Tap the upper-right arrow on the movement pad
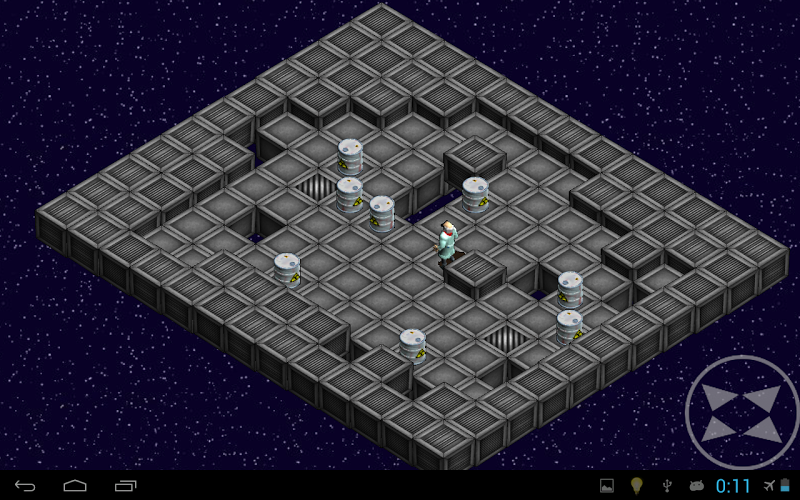The width and height of the screenshot is (800, 500). 764,396
